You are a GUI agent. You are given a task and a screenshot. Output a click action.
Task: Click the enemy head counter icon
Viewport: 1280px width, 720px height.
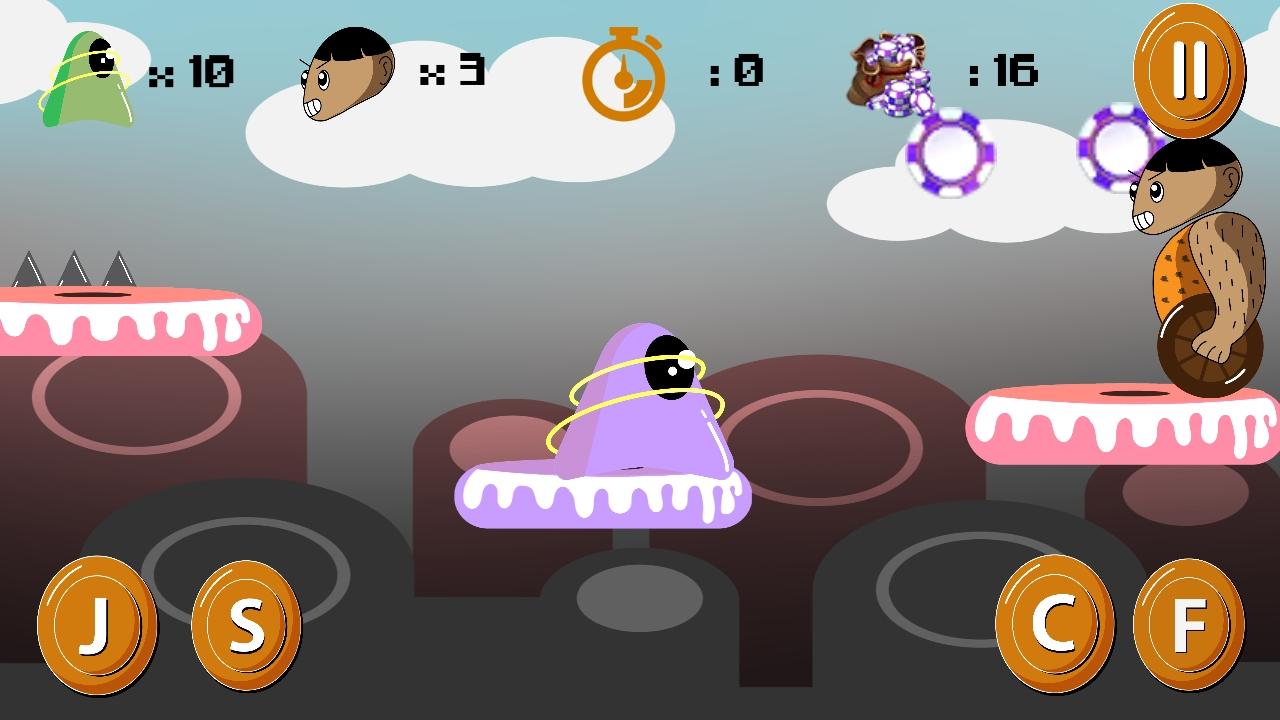[x=350, y=70]
